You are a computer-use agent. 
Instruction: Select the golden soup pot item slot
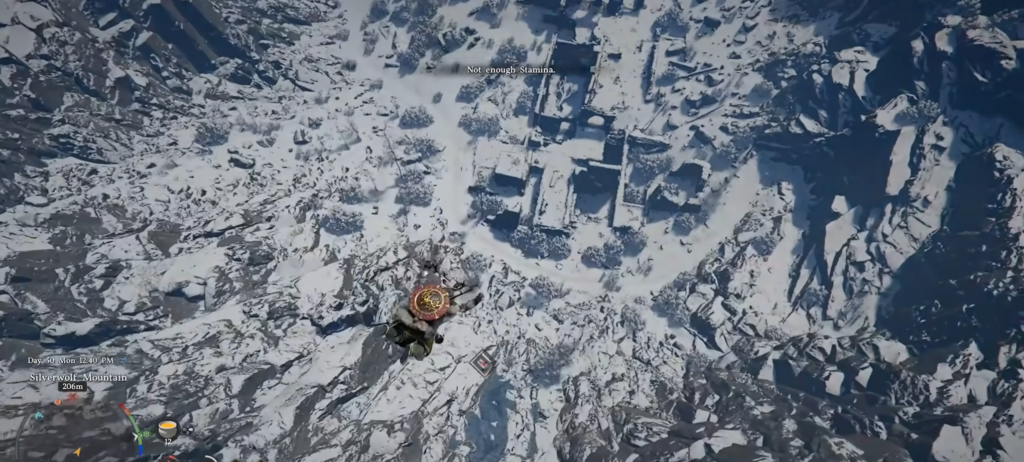pos(168,429)
